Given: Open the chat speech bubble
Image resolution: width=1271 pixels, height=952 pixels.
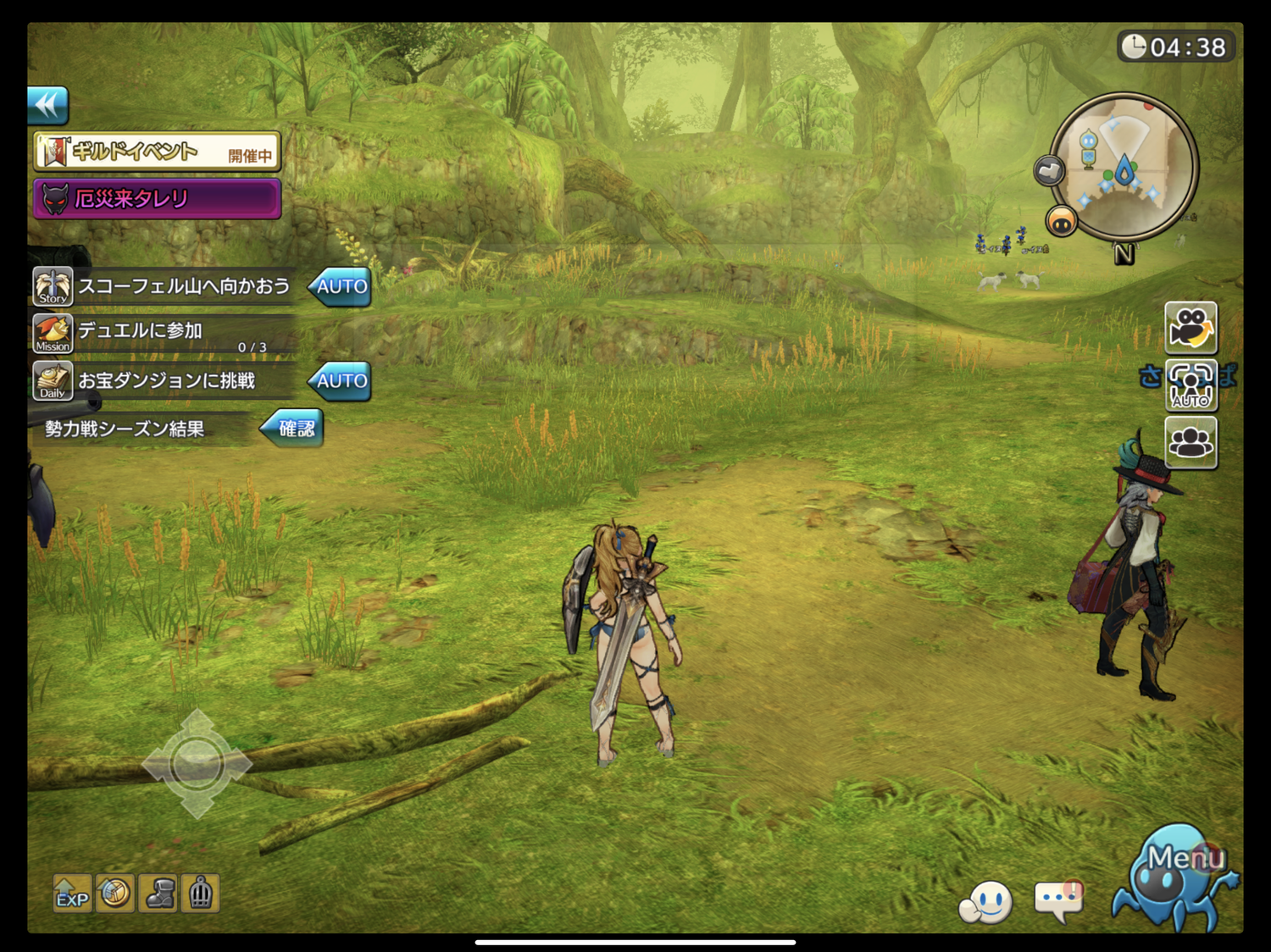Looking at the screenshot, I should click(x=1058, y=901).
